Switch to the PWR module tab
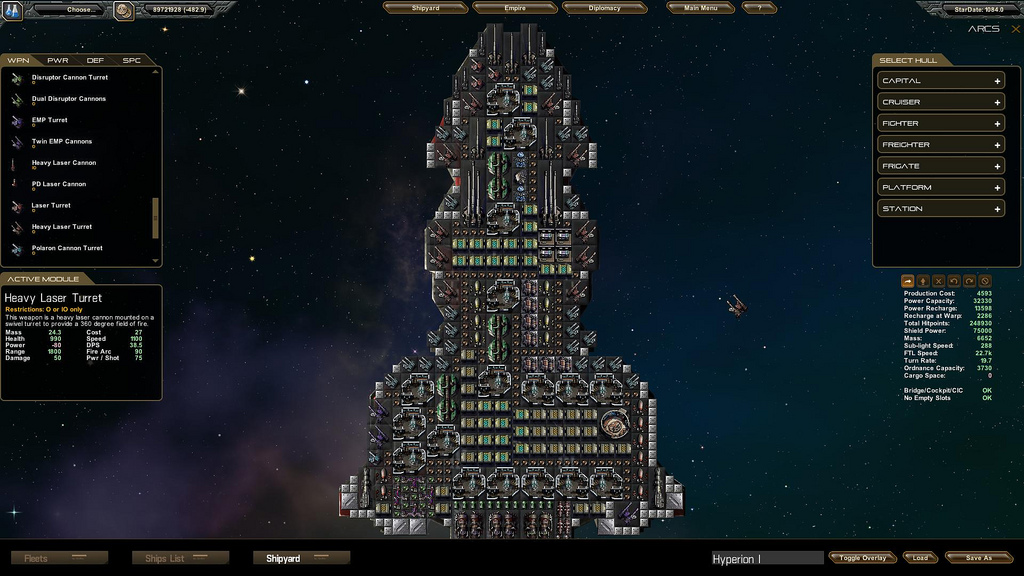 (58, 61)
